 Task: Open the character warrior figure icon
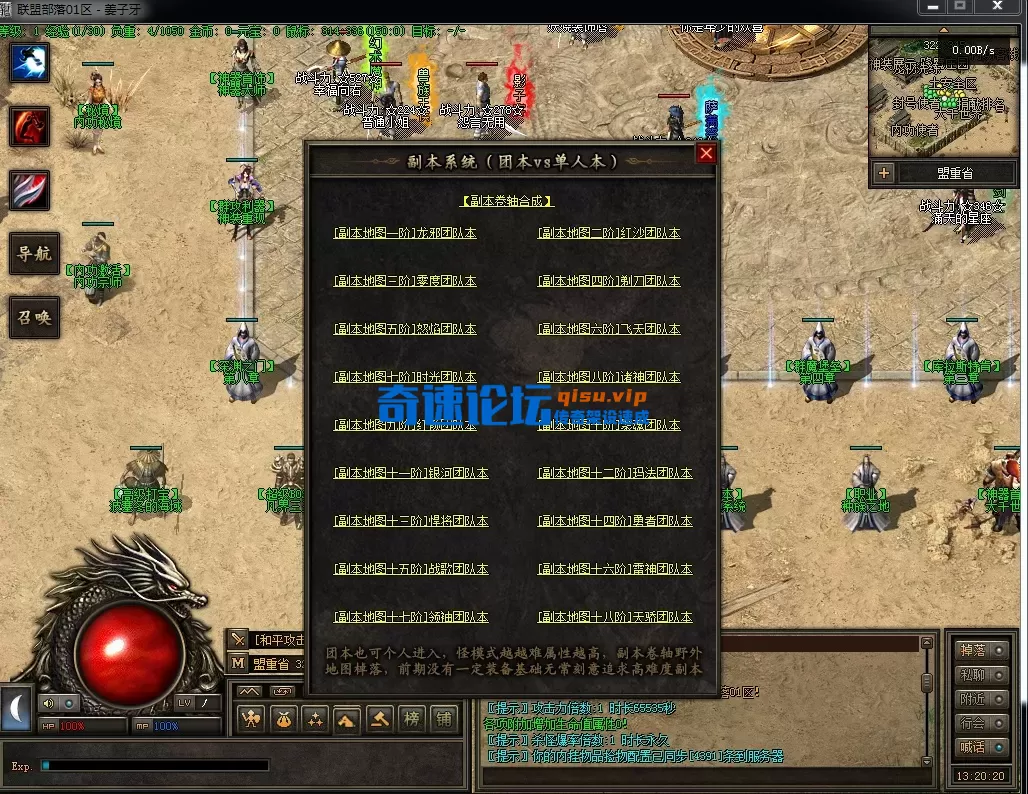coord(251,719)
